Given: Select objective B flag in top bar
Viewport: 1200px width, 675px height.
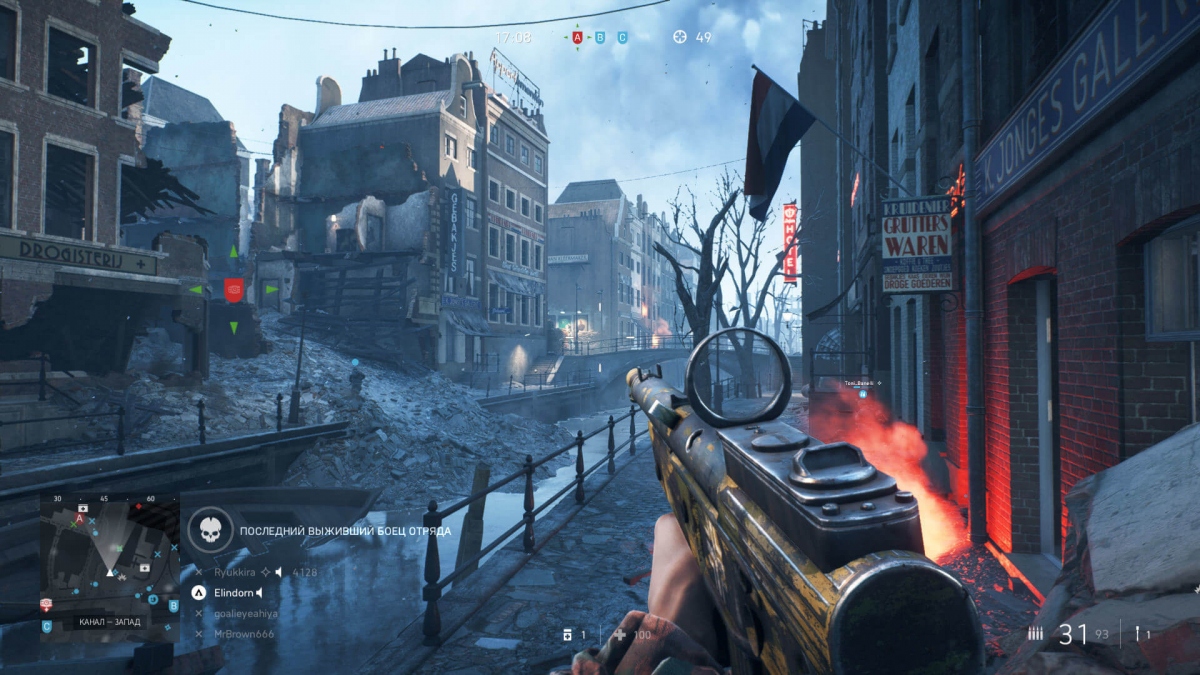Looking at the screenshot, I should tap(600, 38).
